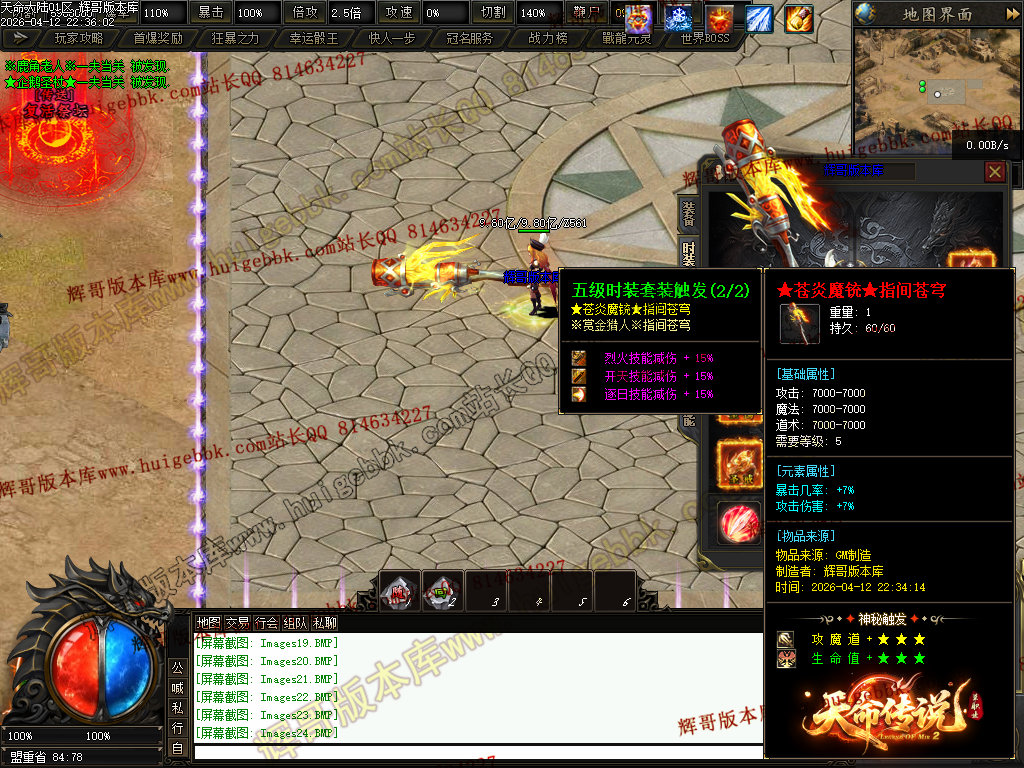Open the 地图界面 map interface button

click(936, 14)
